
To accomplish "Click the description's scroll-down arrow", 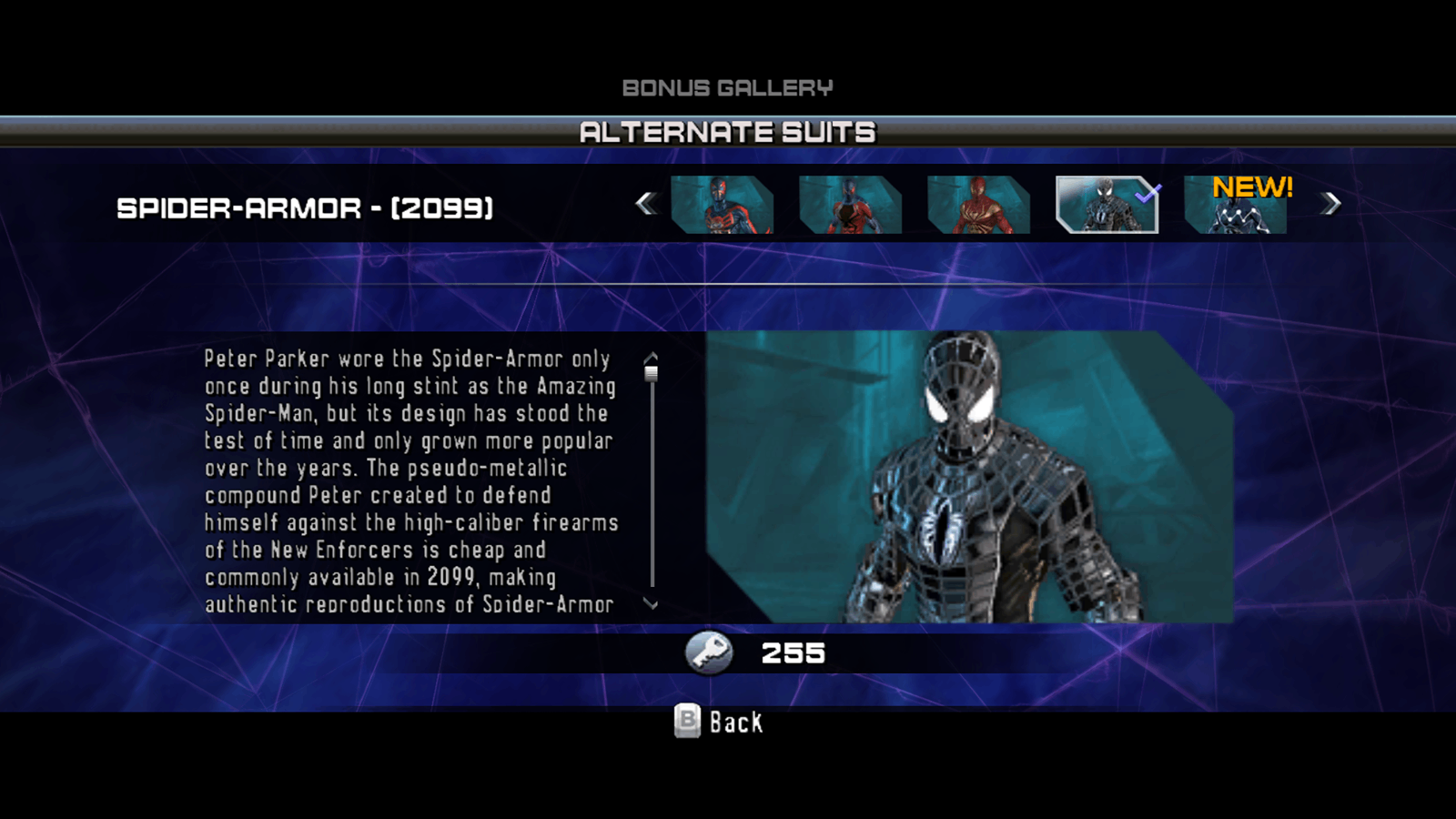I will pos(651,603).
